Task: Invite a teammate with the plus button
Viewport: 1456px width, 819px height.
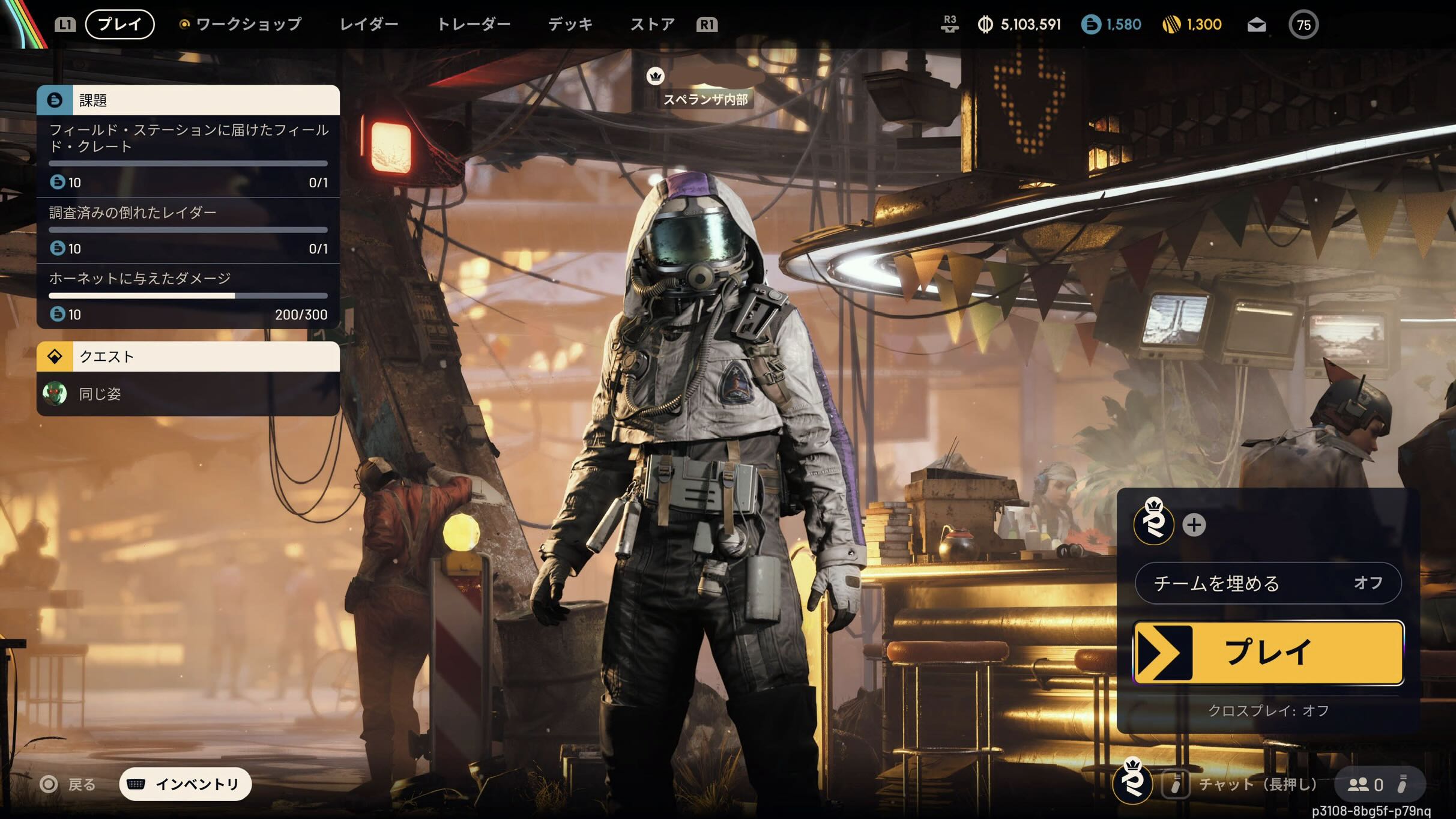Action: pyautogui.click(x=1194, y=525)
